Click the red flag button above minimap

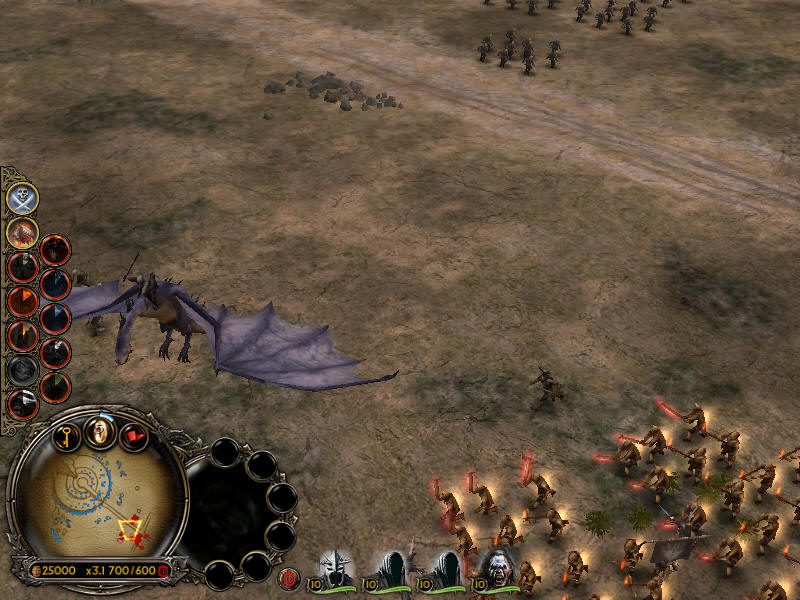point(133,437)
